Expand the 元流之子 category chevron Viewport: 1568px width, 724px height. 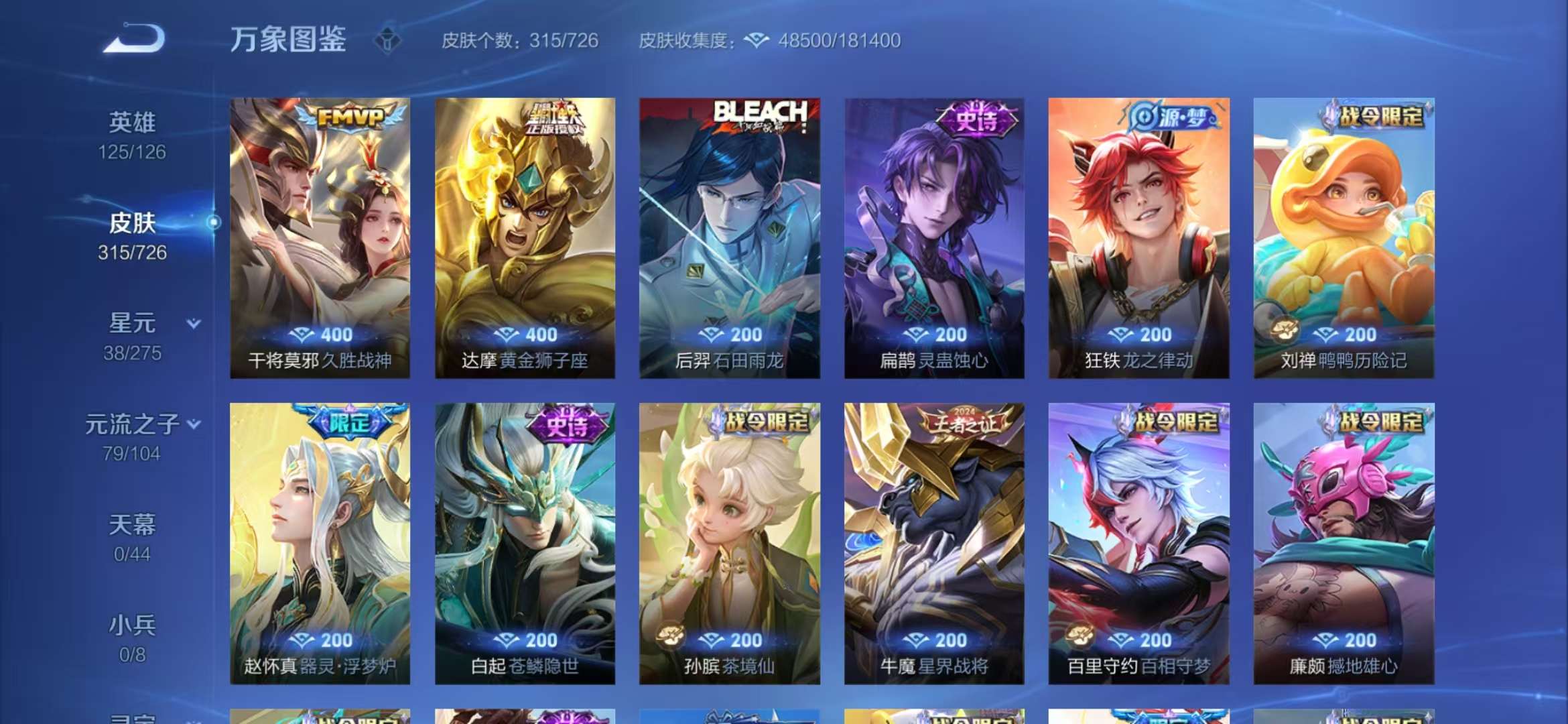point(194,424)
